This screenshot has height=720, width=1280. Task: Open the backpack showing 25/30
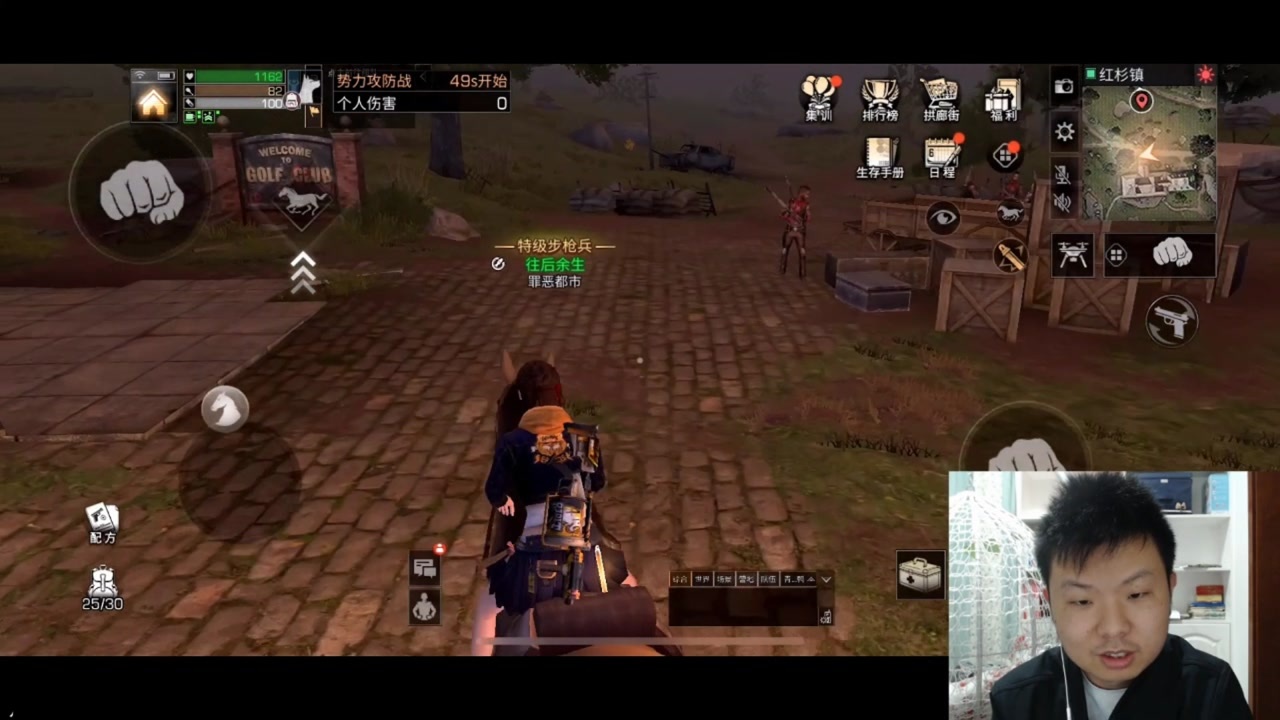pos(102,587)
